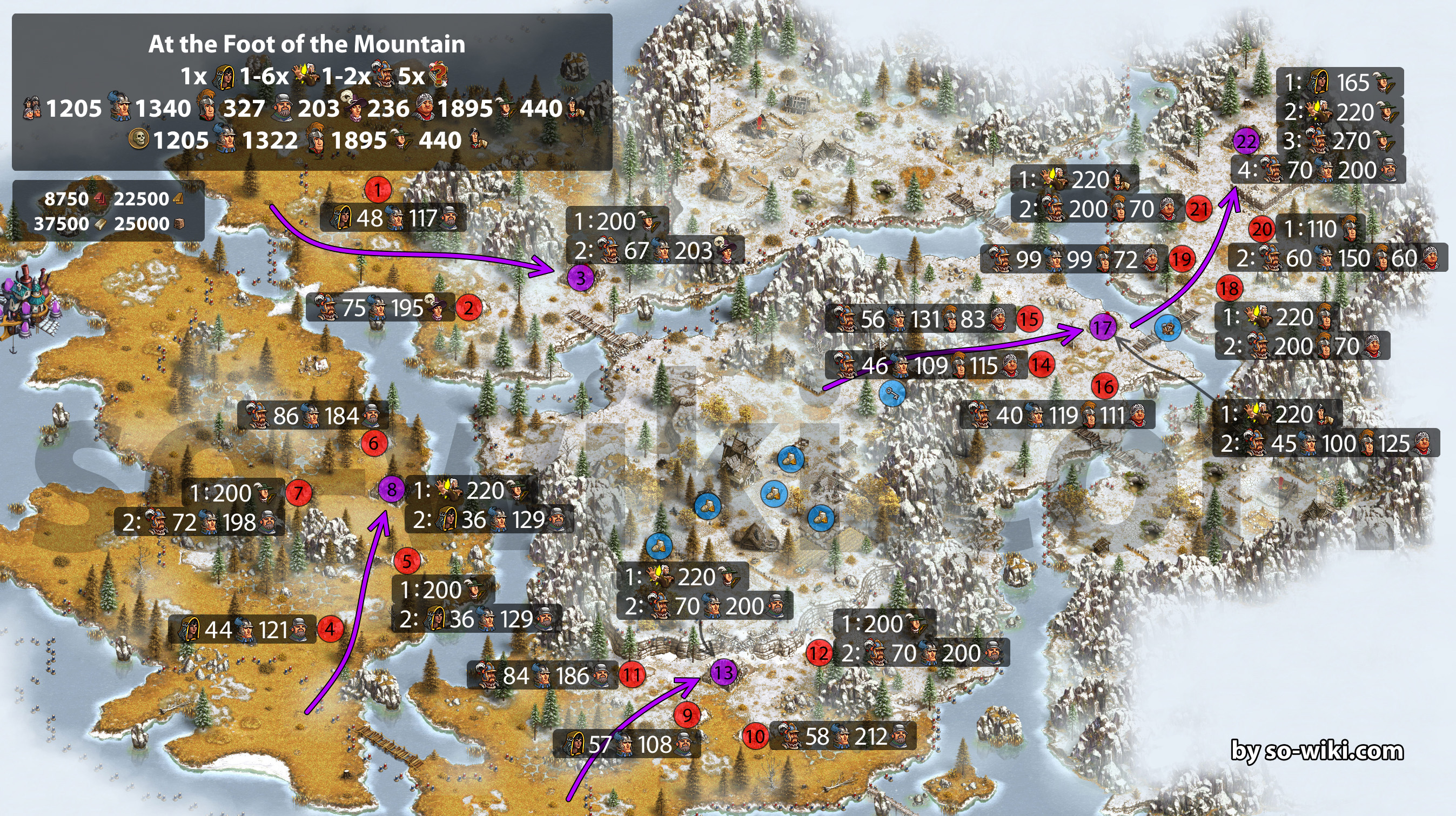Select the red marker numbered 15
The width and height of the screenshot is (1456, 816).
1029,319
